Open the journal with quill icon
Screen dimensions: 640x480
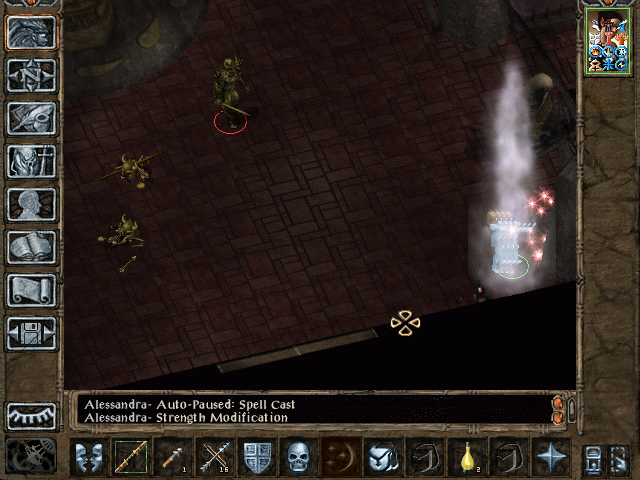pos(31,118)
